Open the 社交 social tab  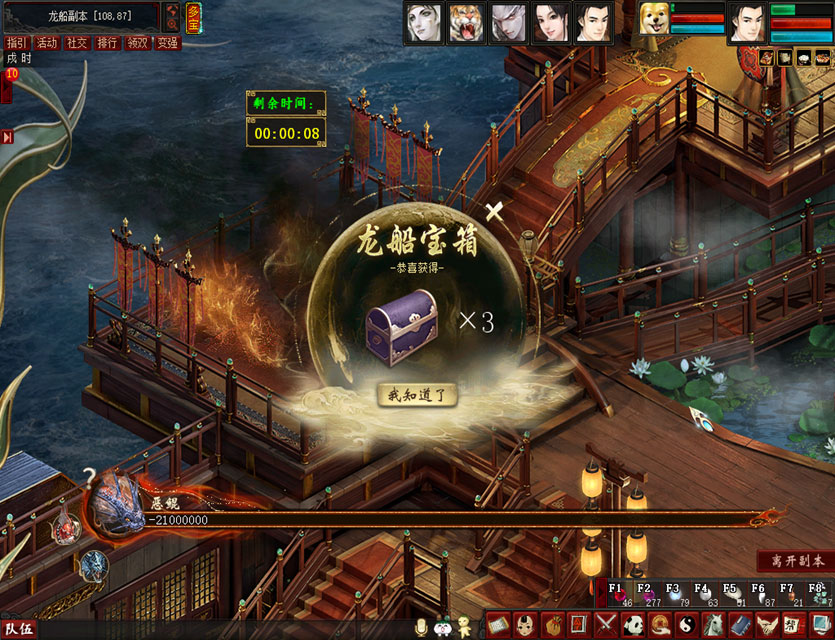point(77,43)
